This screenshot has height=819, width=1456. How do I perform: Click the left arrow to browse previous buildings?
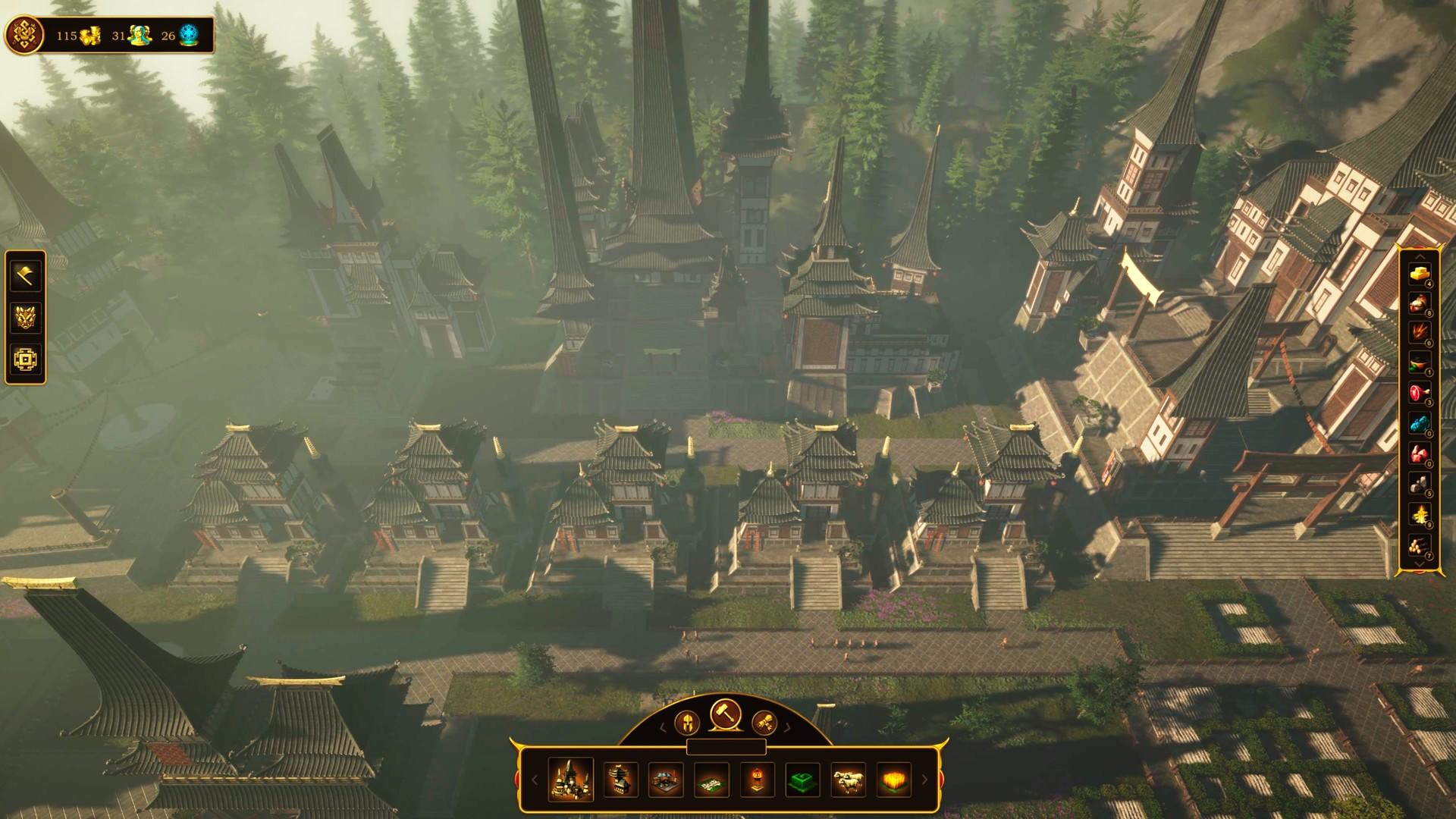click(536, 781)
